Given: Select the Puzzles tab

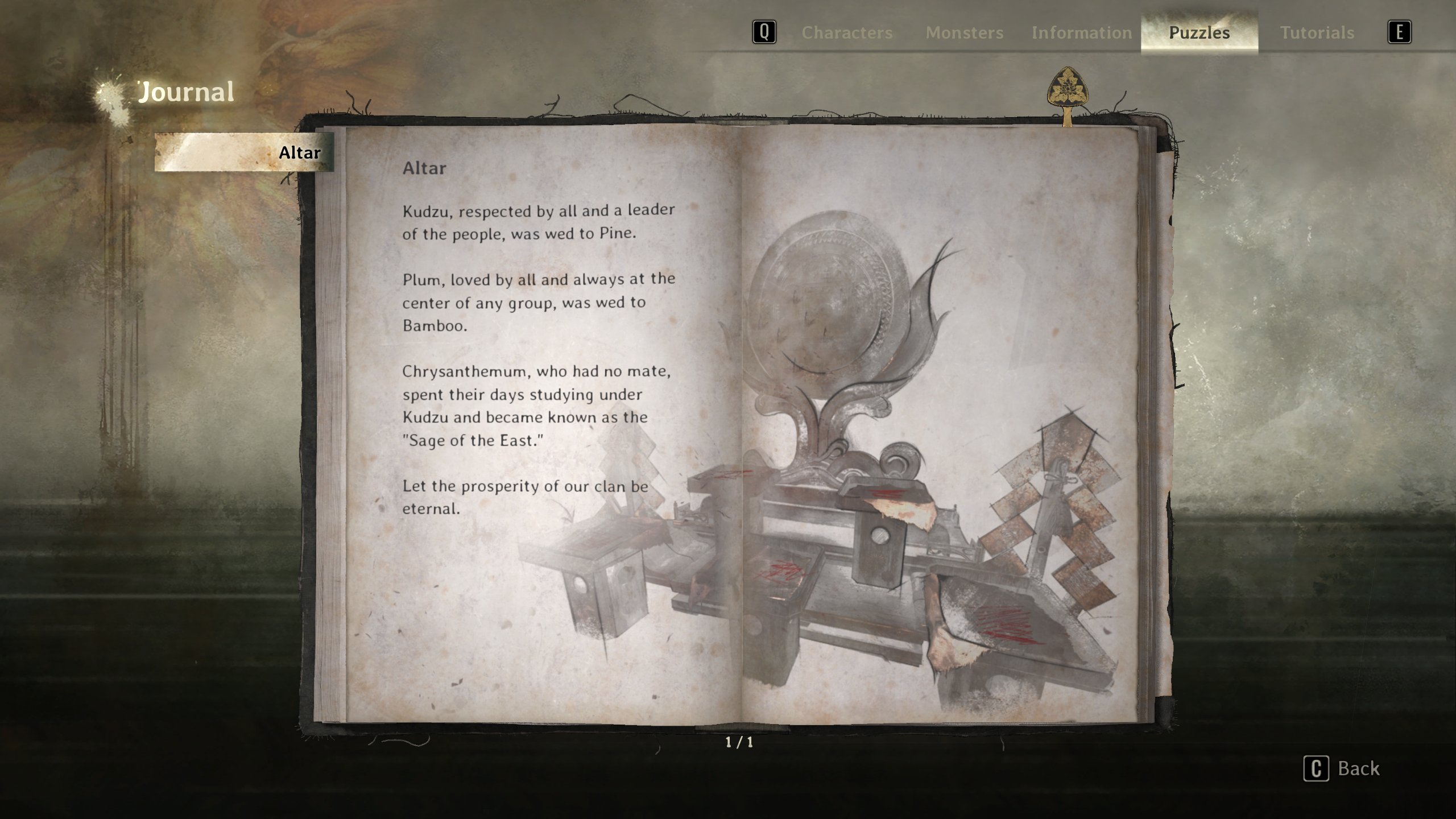Looking at the screenshot, I should (1199, 32).
